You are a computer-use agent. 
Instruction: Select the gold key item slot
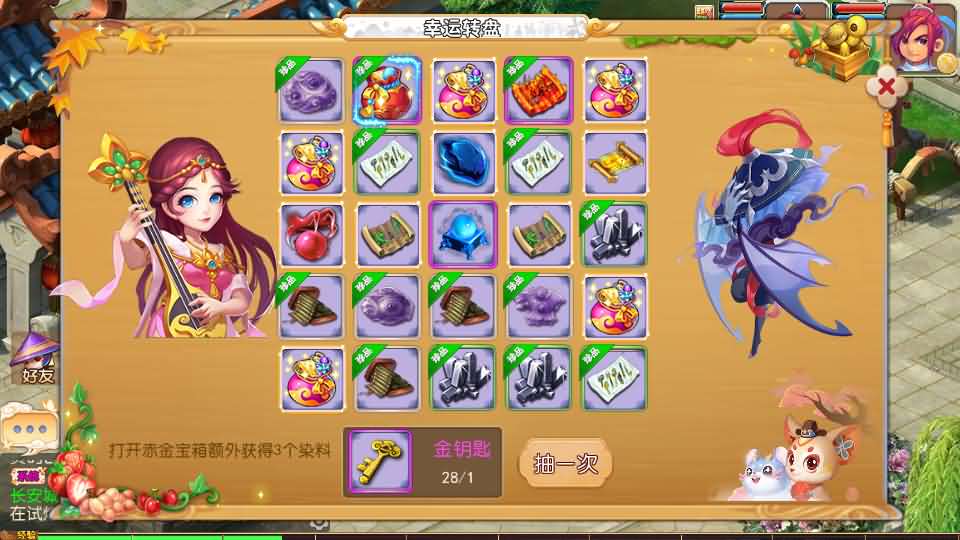tap(379, 463)
